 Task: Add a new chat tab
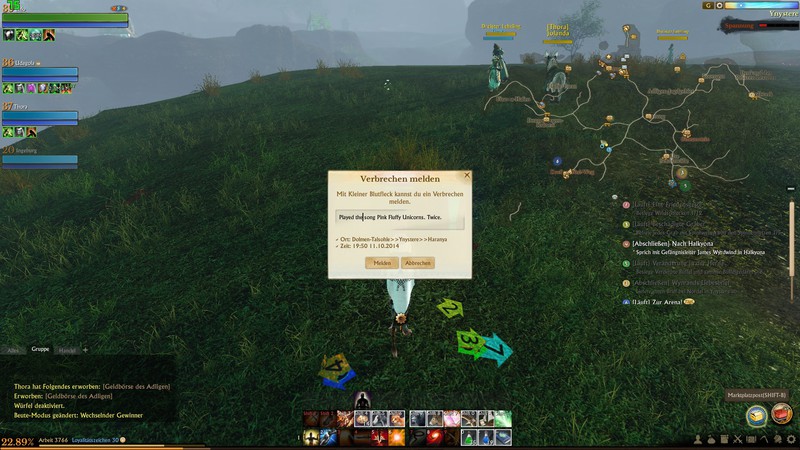[85, 350]
